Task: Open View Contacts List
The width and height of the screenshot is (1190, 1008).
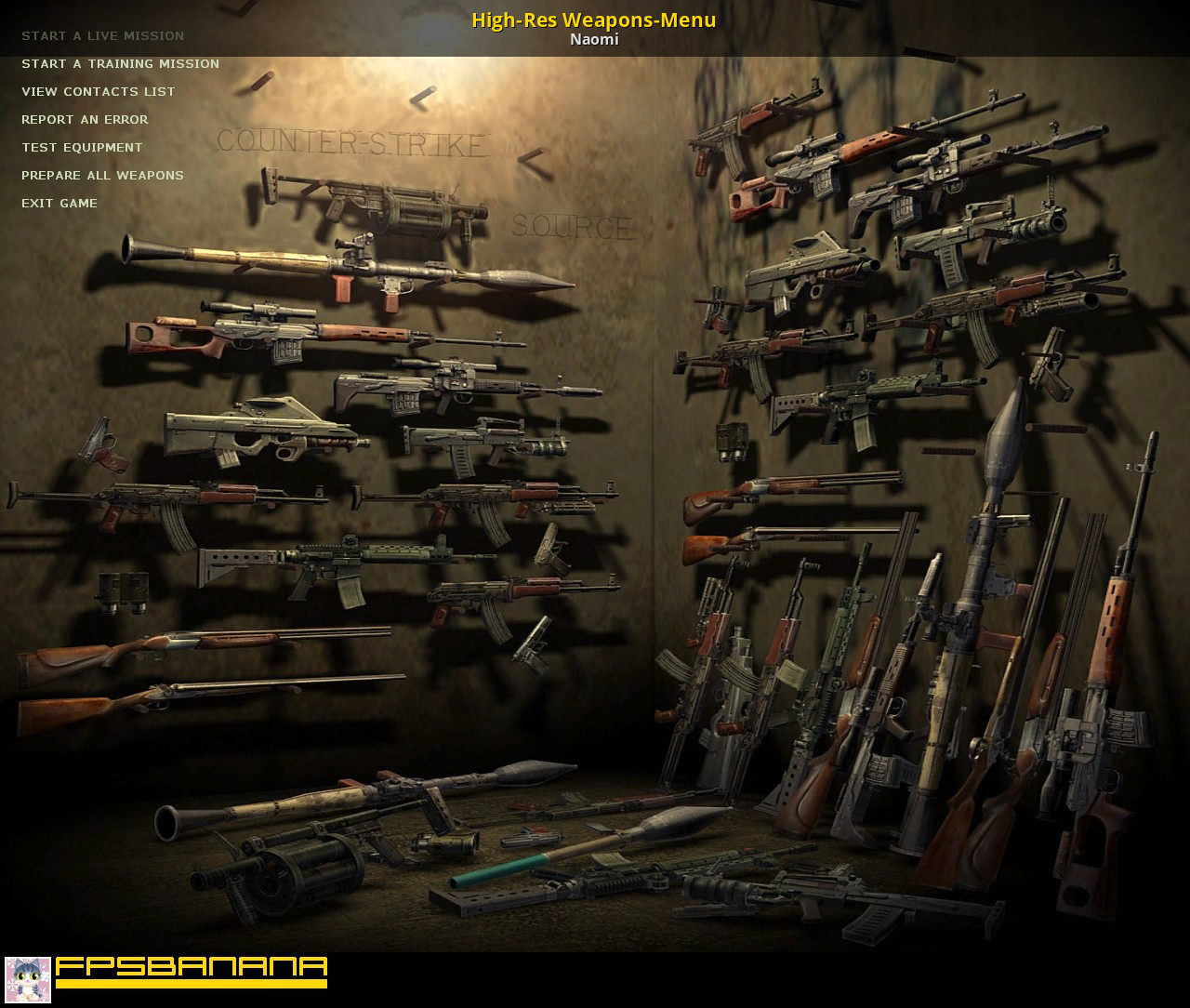Action: (x=98, y=92)
